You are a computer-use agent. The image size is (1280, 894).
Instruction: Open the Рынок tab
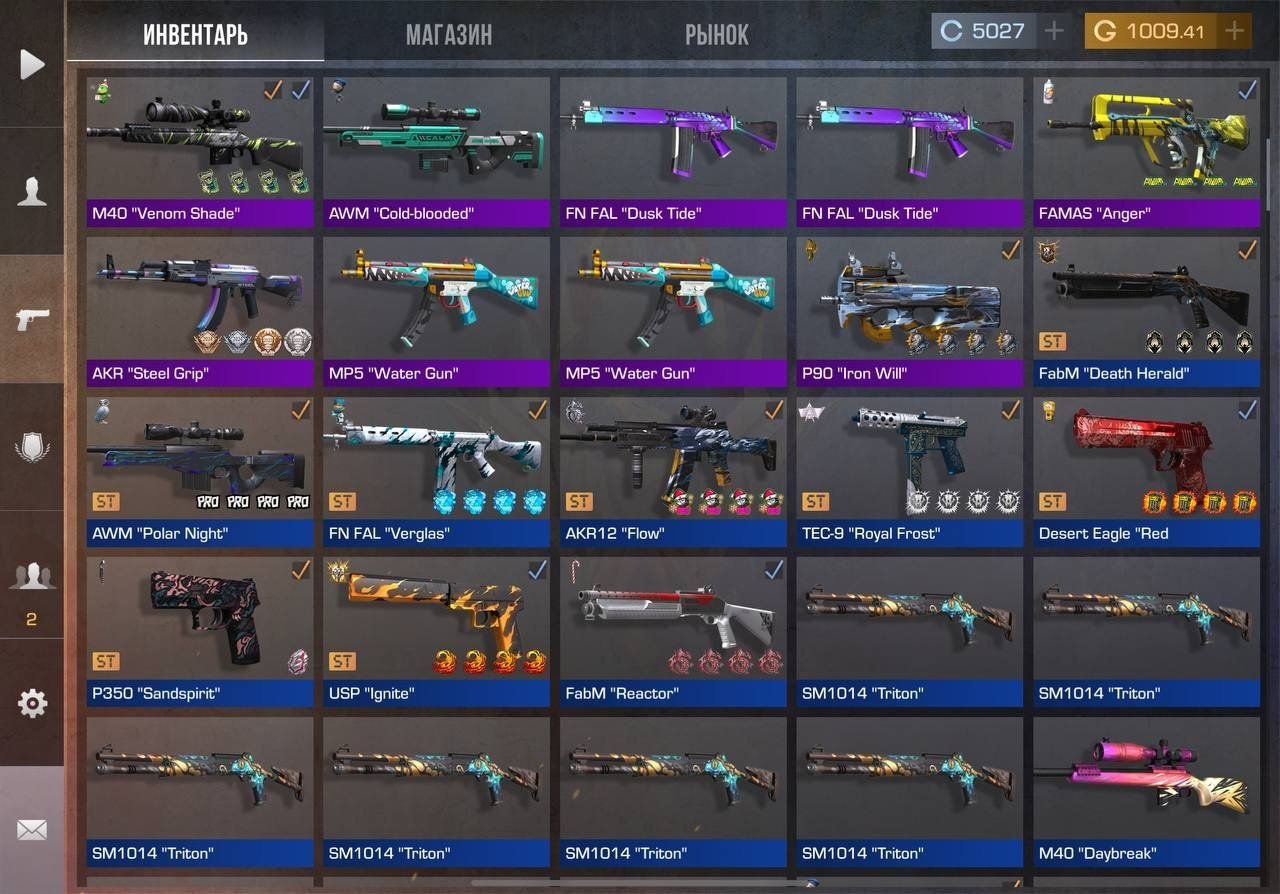coord(716,35)
